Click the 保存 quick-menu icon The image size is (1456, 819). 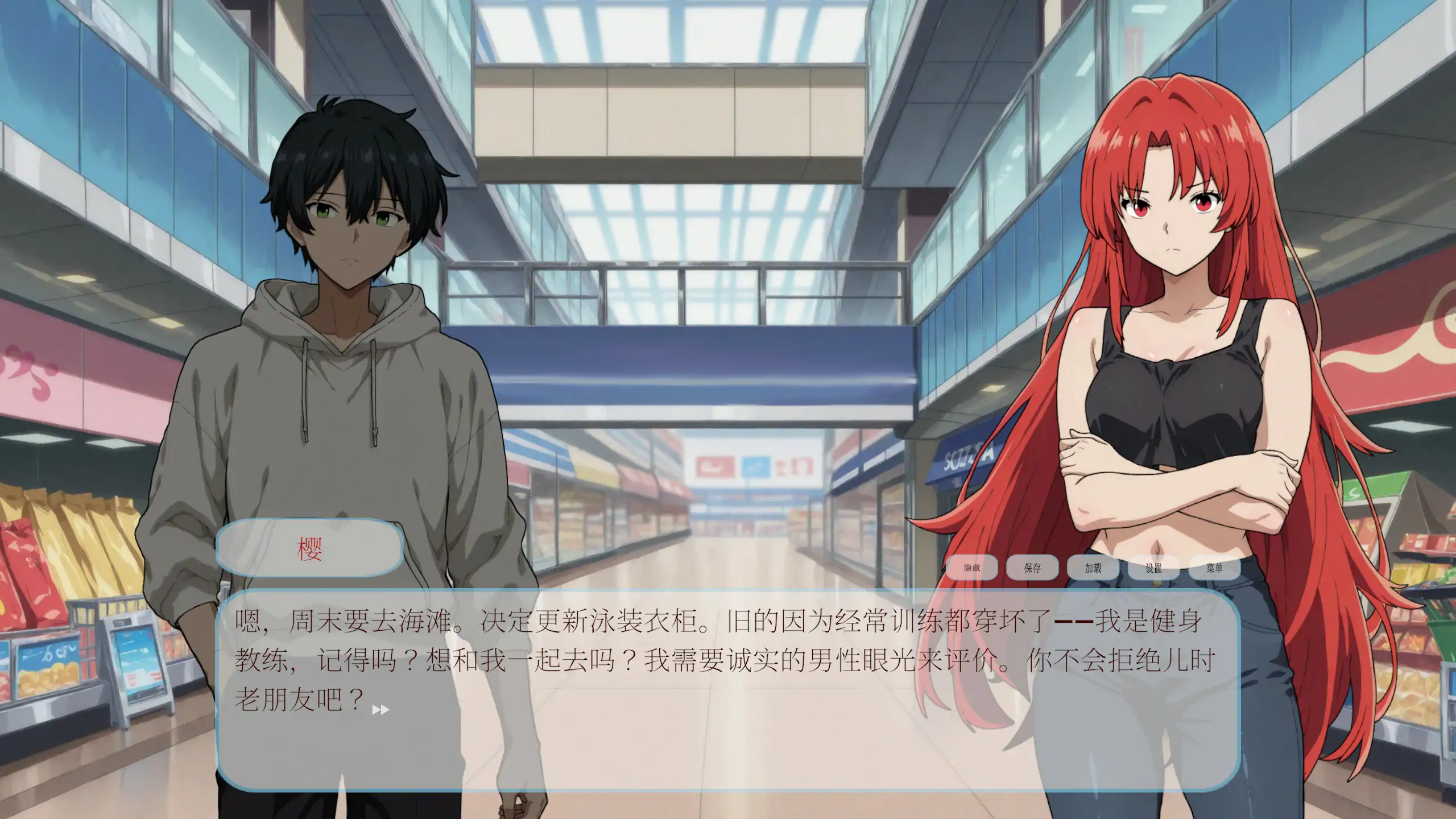click(x=1033, y=567)
